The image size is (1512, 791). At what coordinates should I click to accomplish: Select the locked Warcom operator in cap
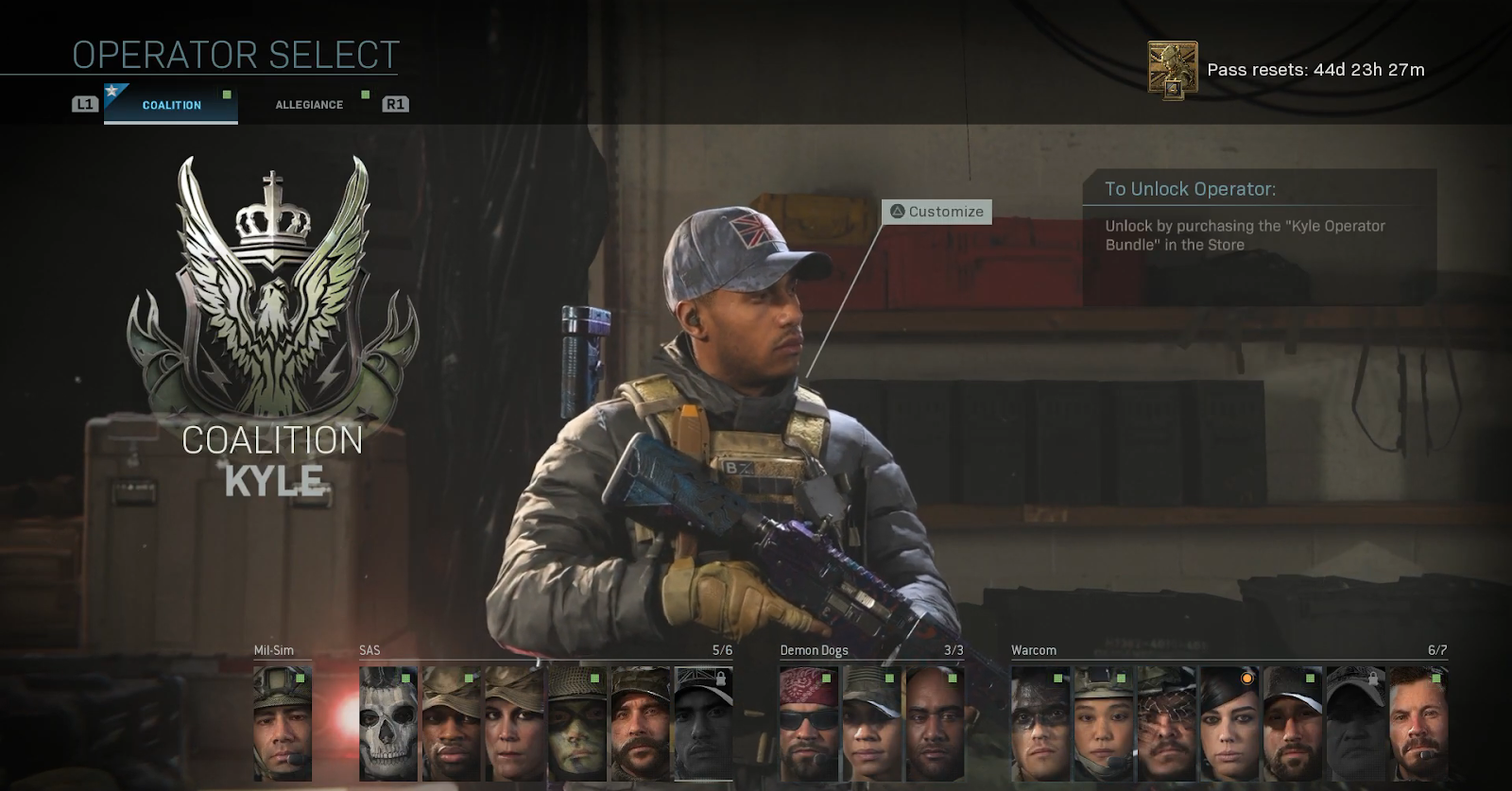click(1355, 724)
